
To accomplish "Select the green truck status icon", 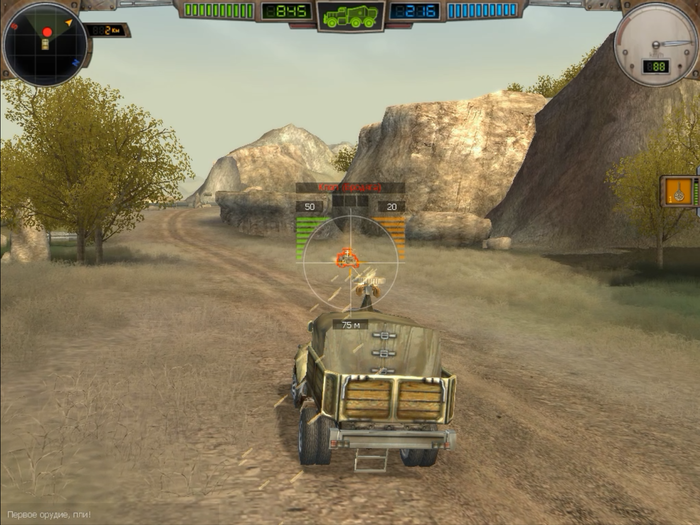I will (x=350, y=15).
